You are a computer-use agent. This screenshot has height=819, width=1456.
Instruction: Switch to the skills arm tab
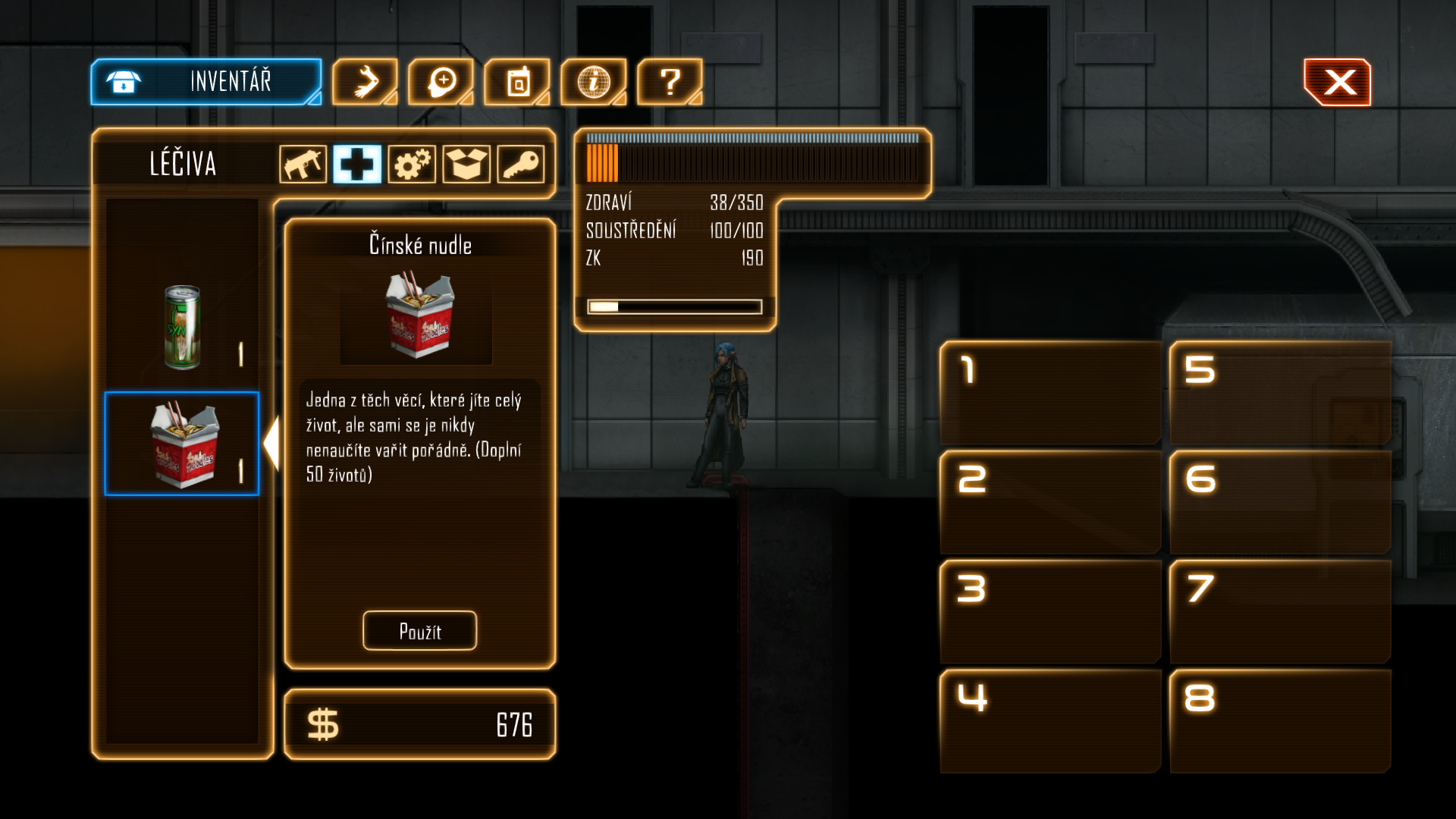[365, 82]
